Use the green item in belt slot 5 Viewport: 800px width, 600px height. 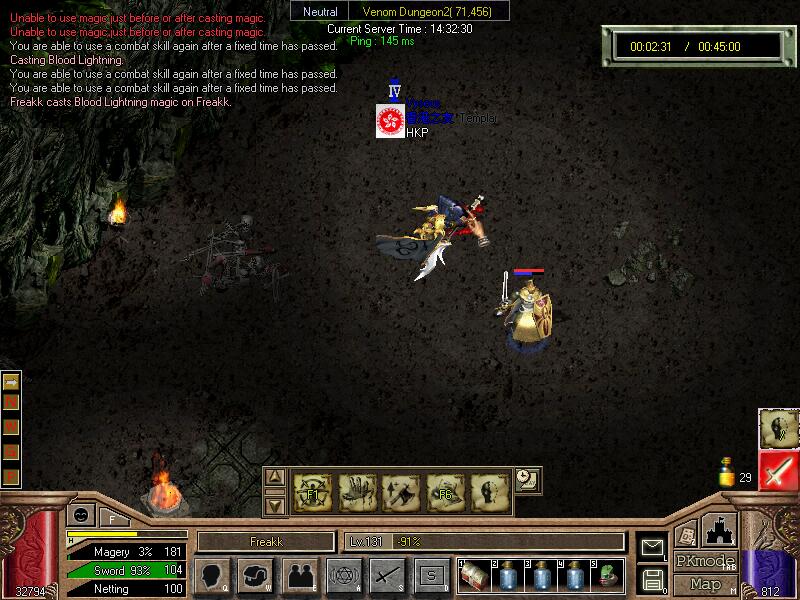coord(608,574)
